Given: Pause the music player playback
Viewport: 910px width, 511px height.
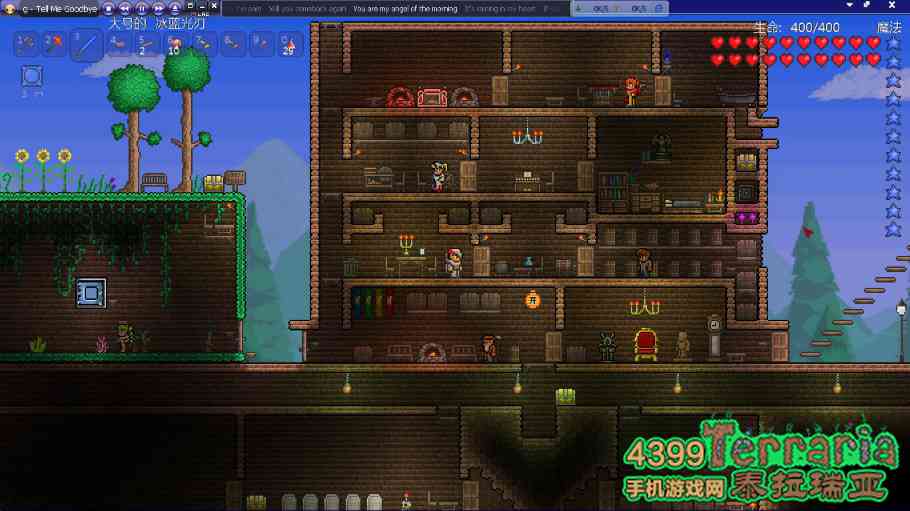Looking at the screenshot, I should click(140, 8).
